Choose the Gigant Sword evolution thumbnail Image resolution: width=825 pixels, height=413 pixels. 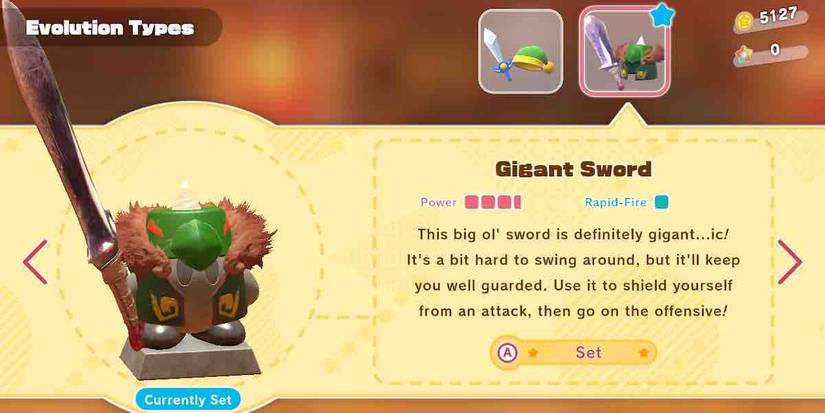[x=624, y=53]
